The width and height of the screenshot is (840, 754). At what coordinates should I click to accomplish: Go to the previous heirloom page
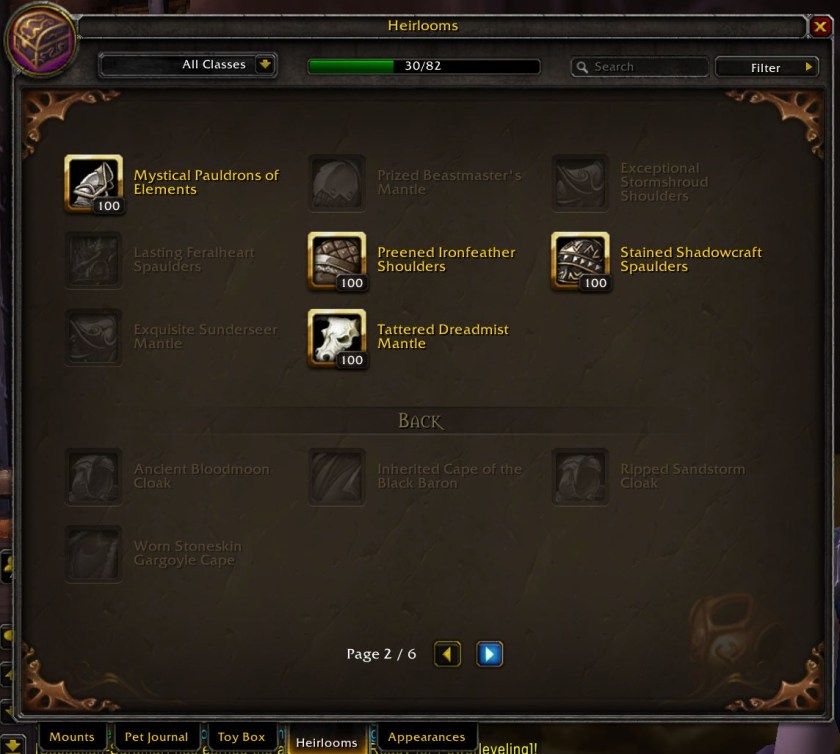(447, 654)
